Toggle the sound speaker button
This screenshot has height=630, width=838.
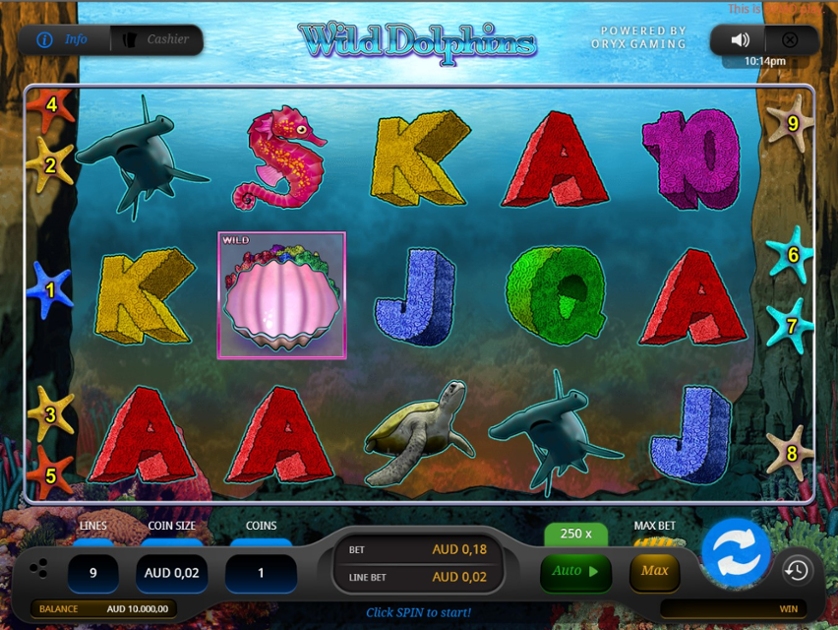click(740, 40)
